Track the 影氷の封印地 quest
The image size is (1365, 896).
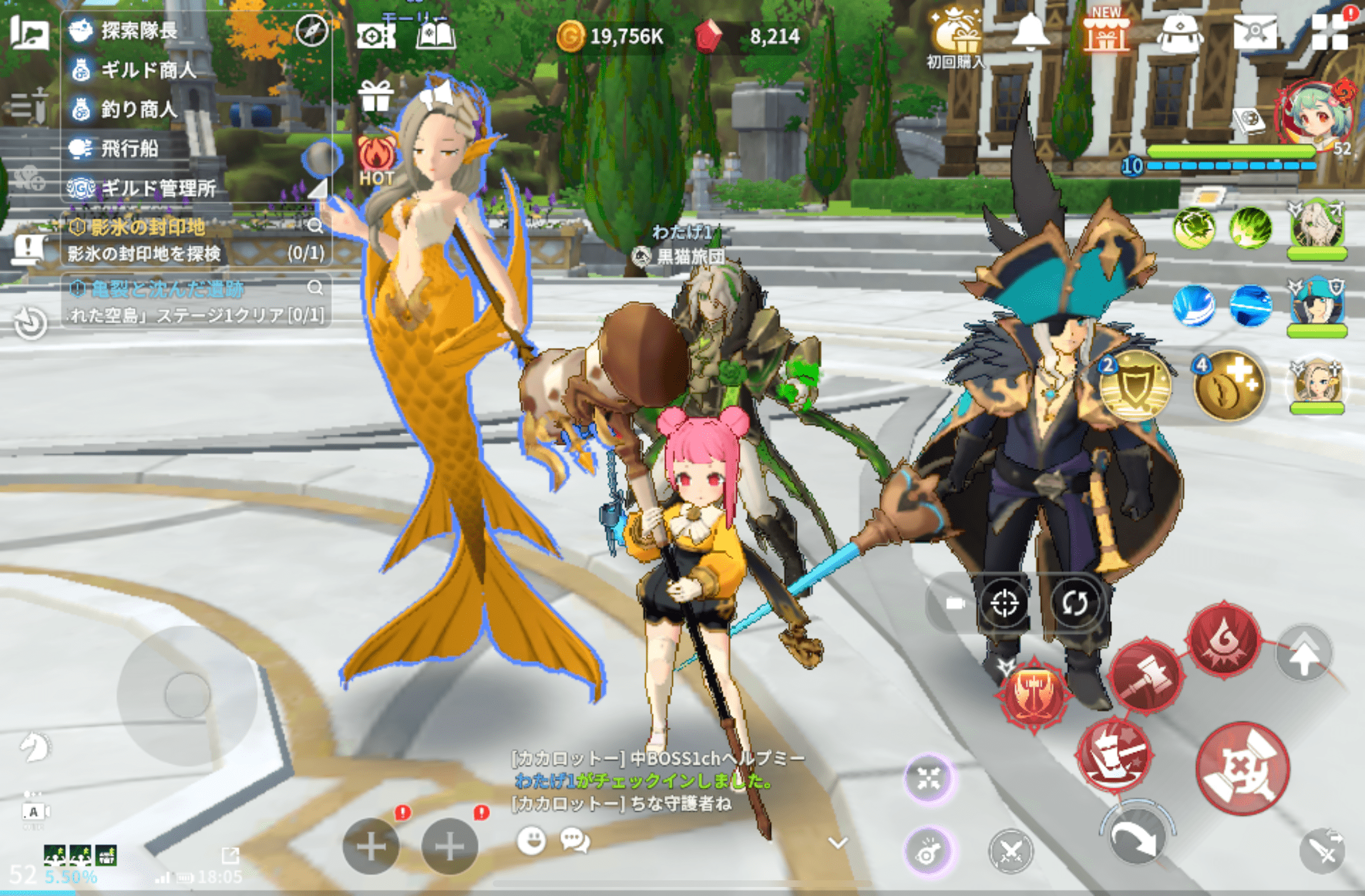pos(148,227)
